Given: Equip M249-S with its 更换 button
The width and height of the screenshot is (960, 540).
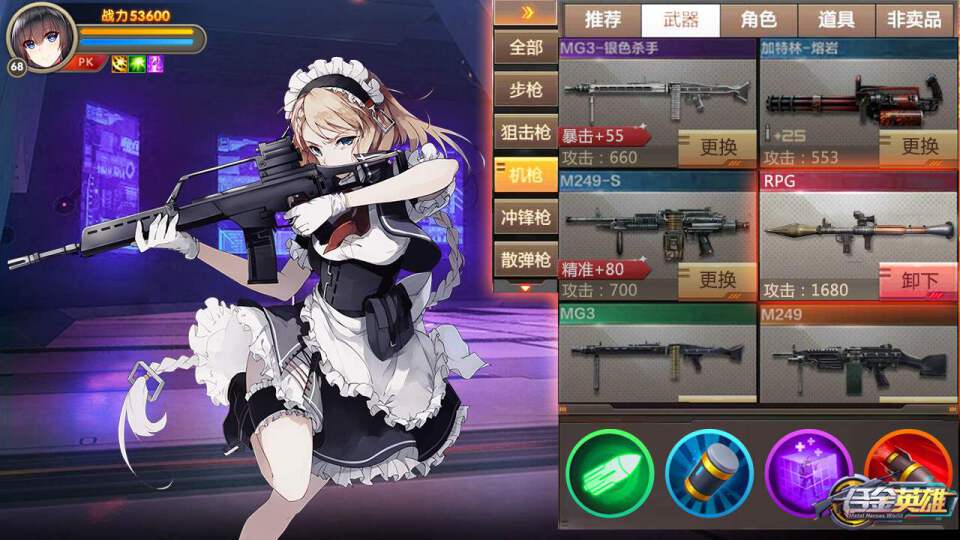Looking at the screenshot, I should 717,280.
